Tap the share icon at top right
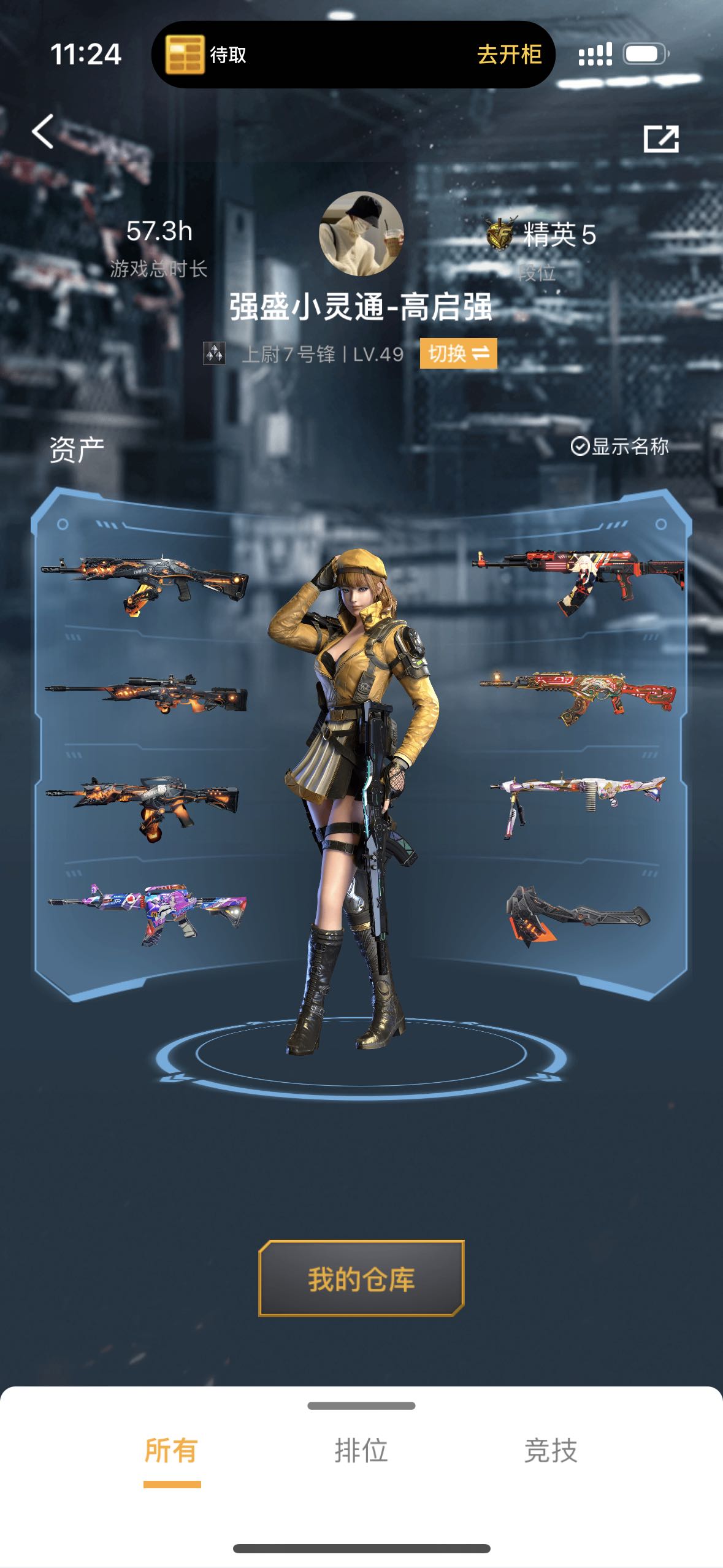723x1568 pixels. tap(660, 139)
